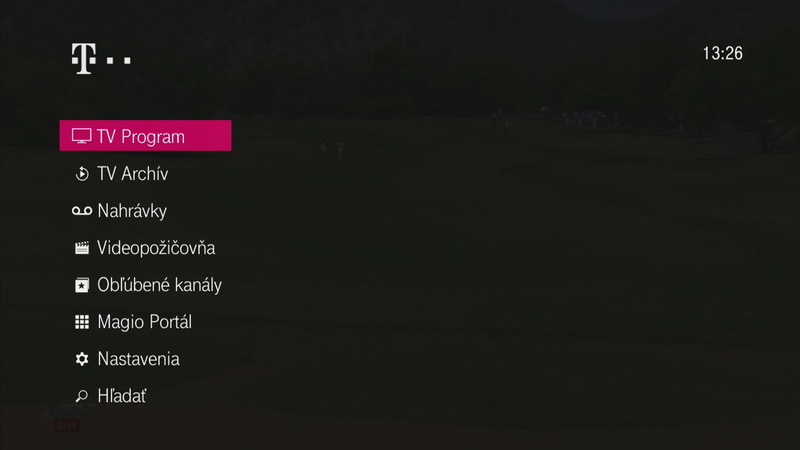Select Hľadať search entry

pos(122,396)
